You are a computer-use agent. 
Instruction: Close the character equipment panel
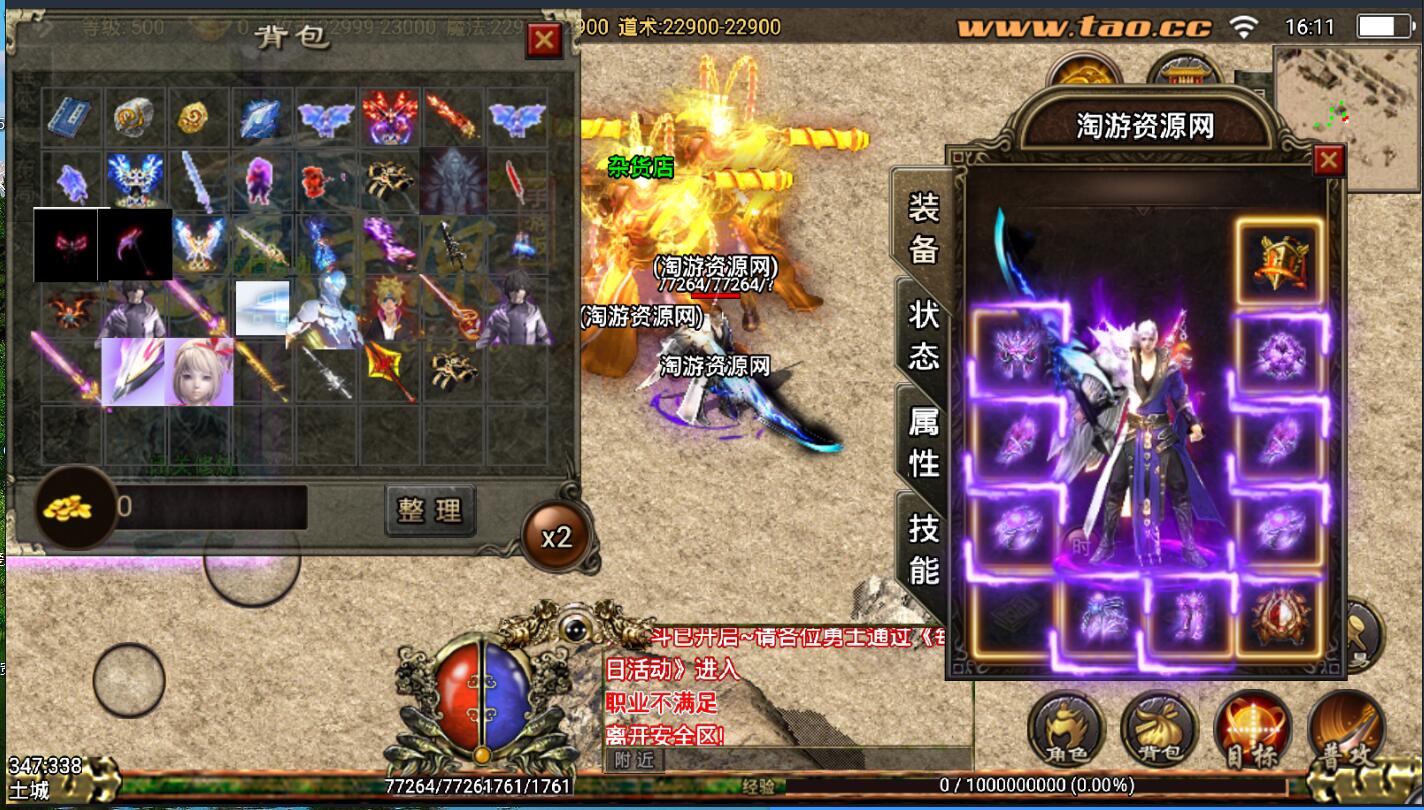(1328, 160)
